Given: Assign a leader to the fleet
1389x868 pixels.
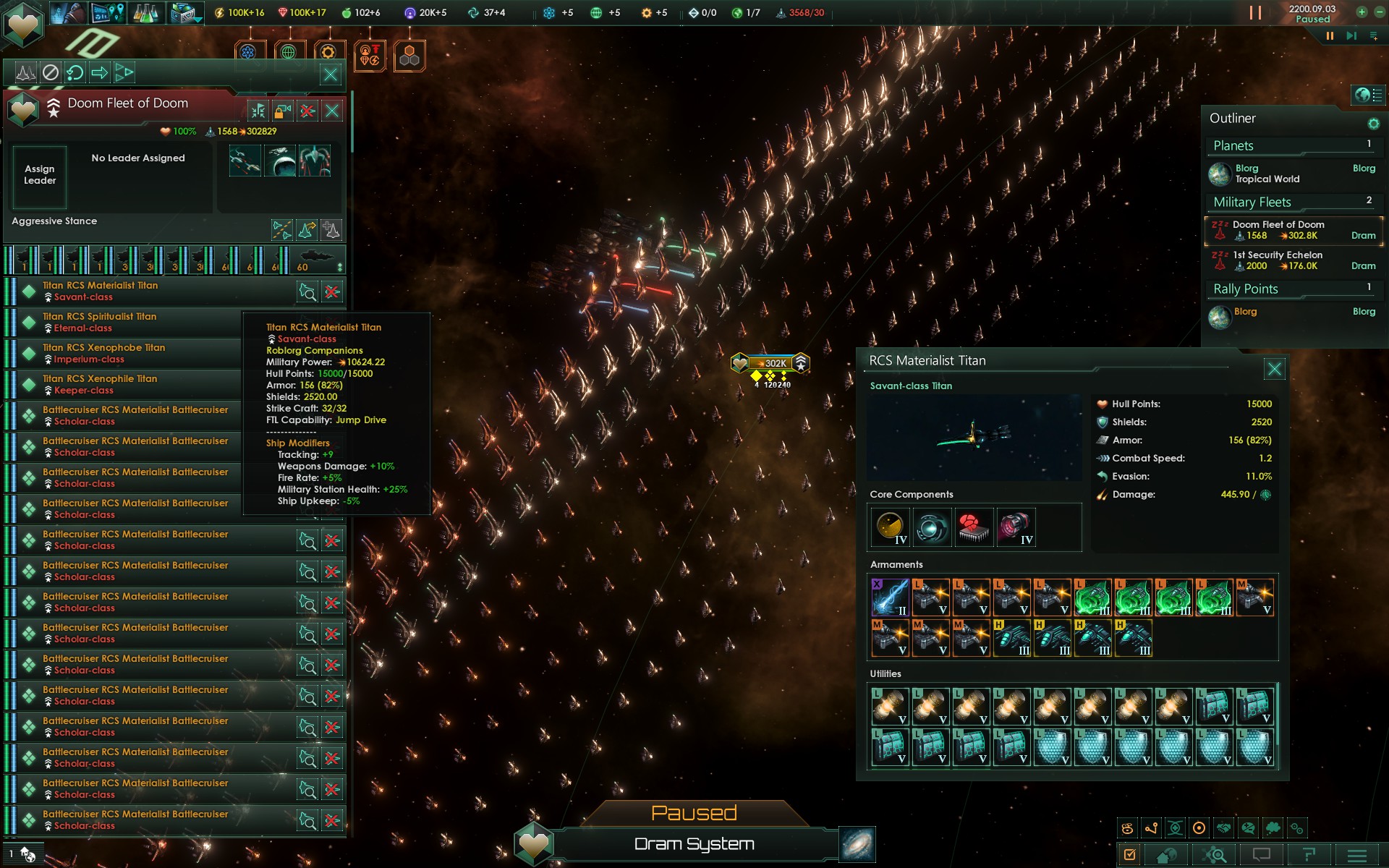Looking at the screenshot, I should 40,176.
